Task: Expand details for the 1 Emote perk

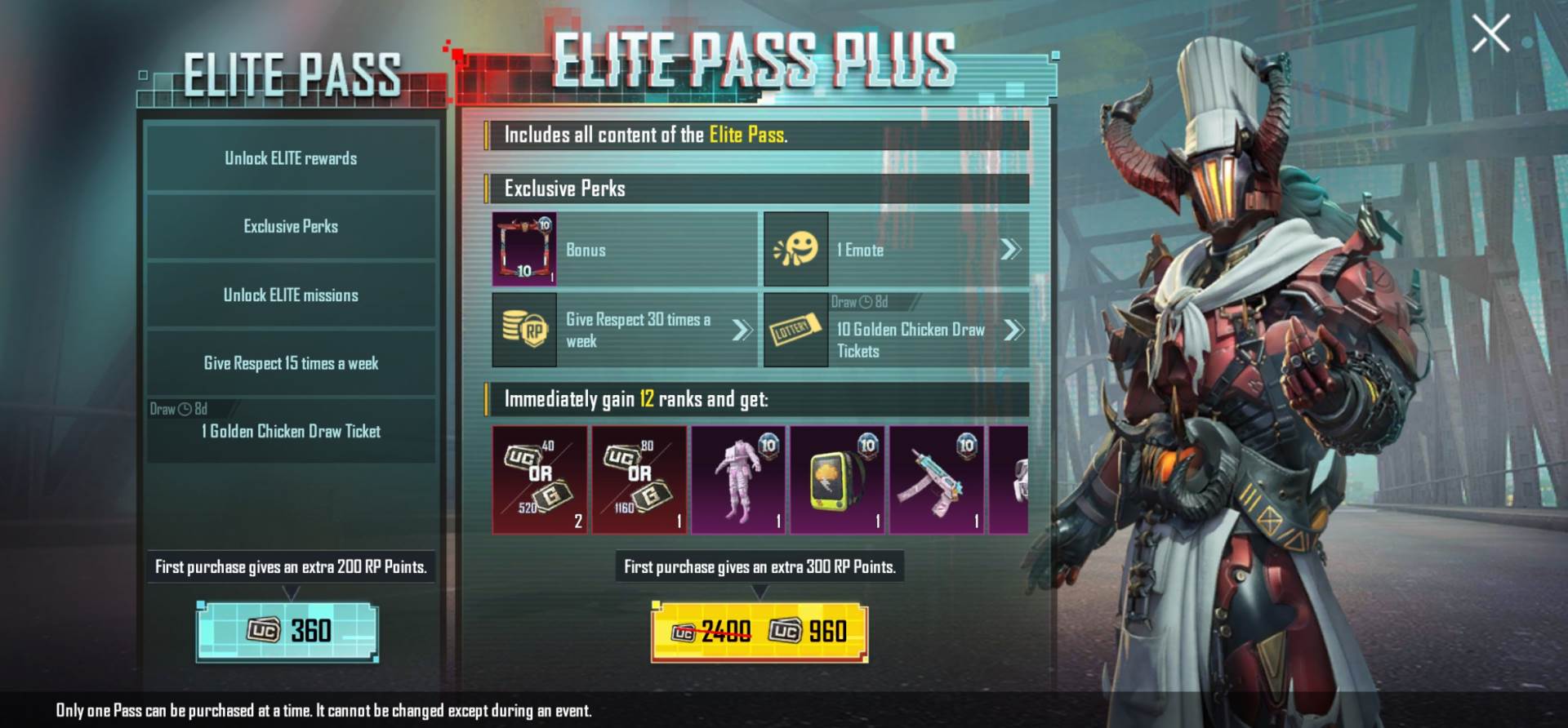Action: click(1013, 250)
